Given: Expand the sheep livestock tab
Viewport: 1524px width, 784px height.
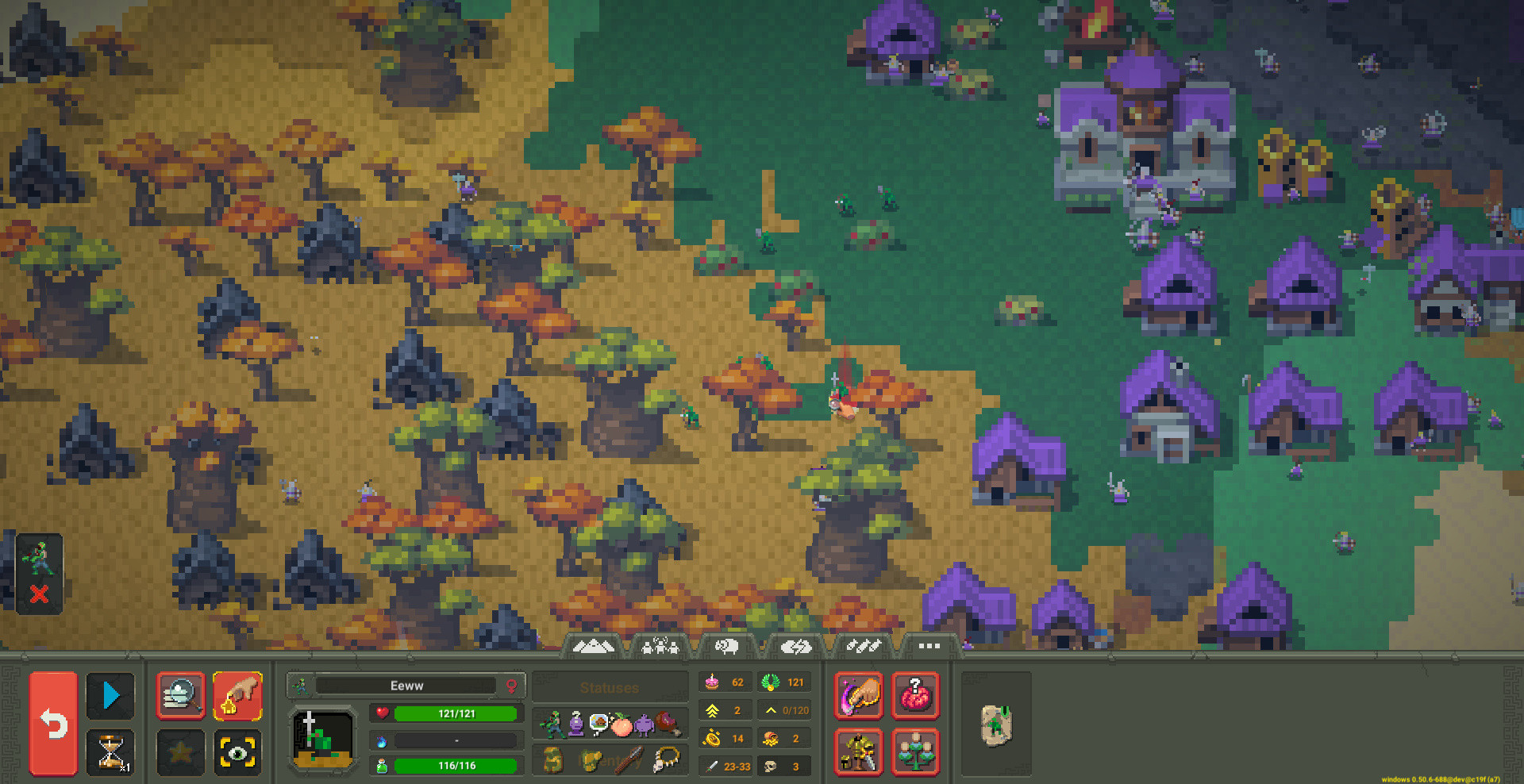Looking at the screenshot, I should (x=727, y=646).
